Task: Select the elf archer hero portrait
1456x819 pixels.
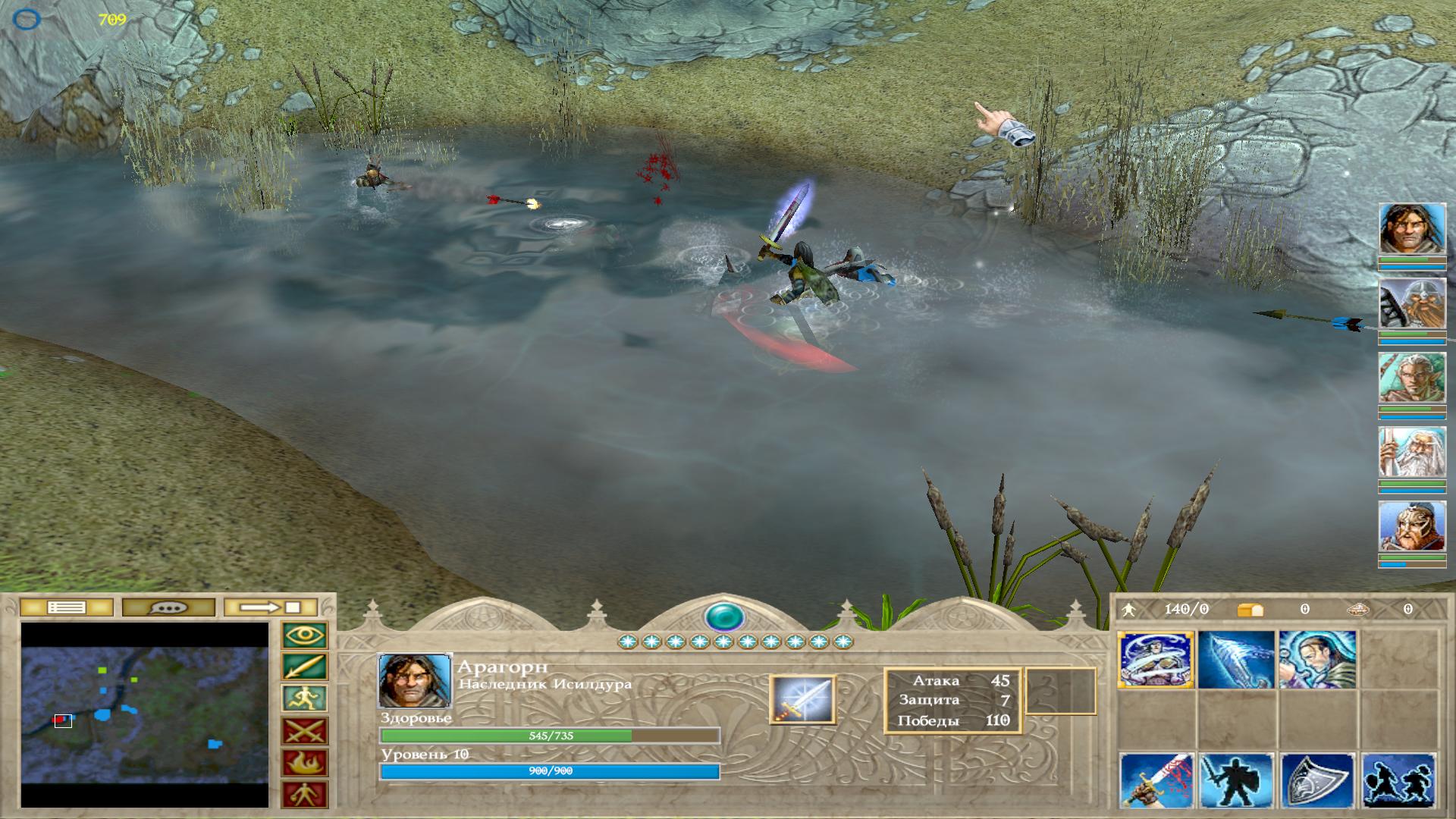Action: pos(1411,378)
